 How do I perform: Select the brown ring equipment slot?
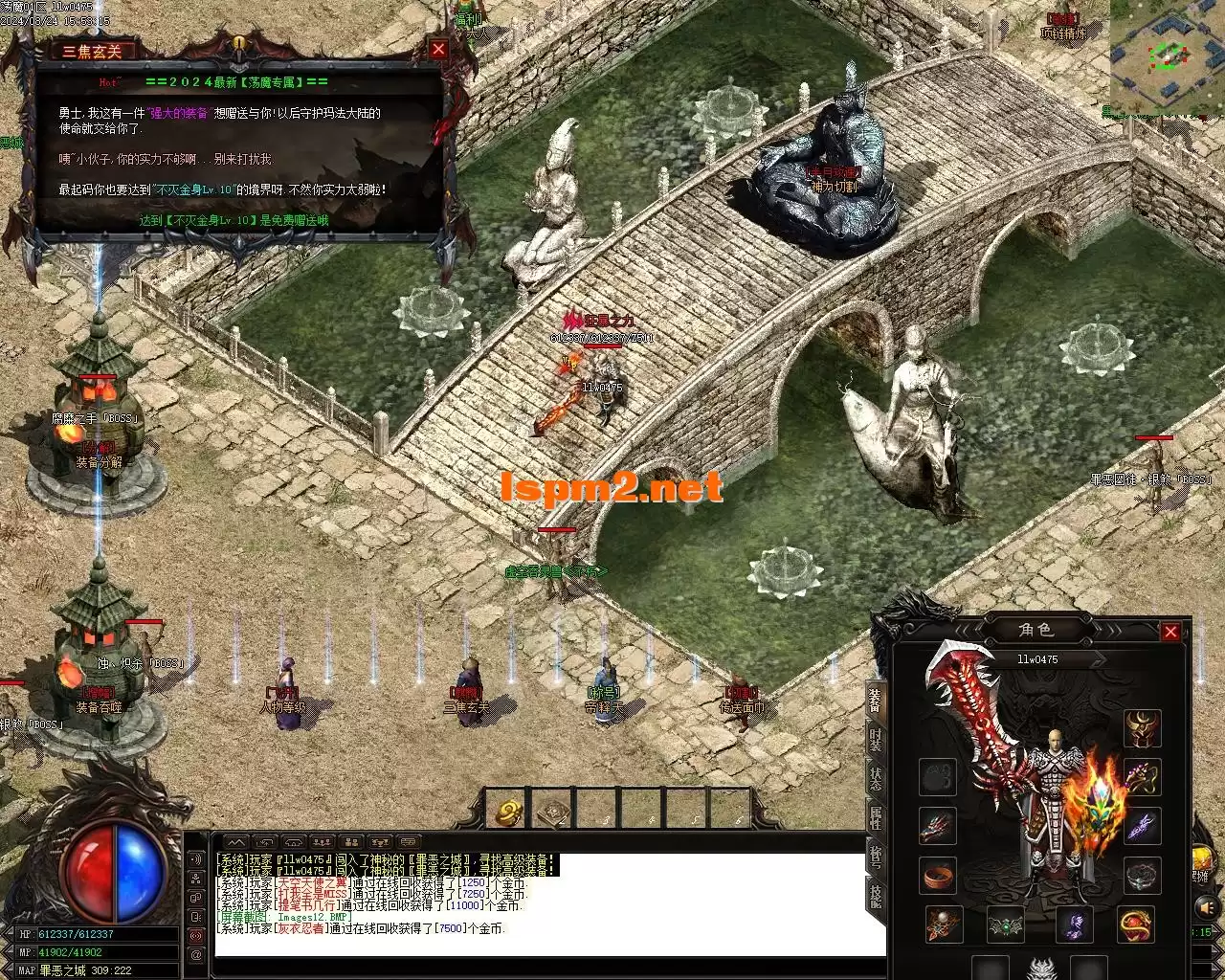tap(938, 875)
